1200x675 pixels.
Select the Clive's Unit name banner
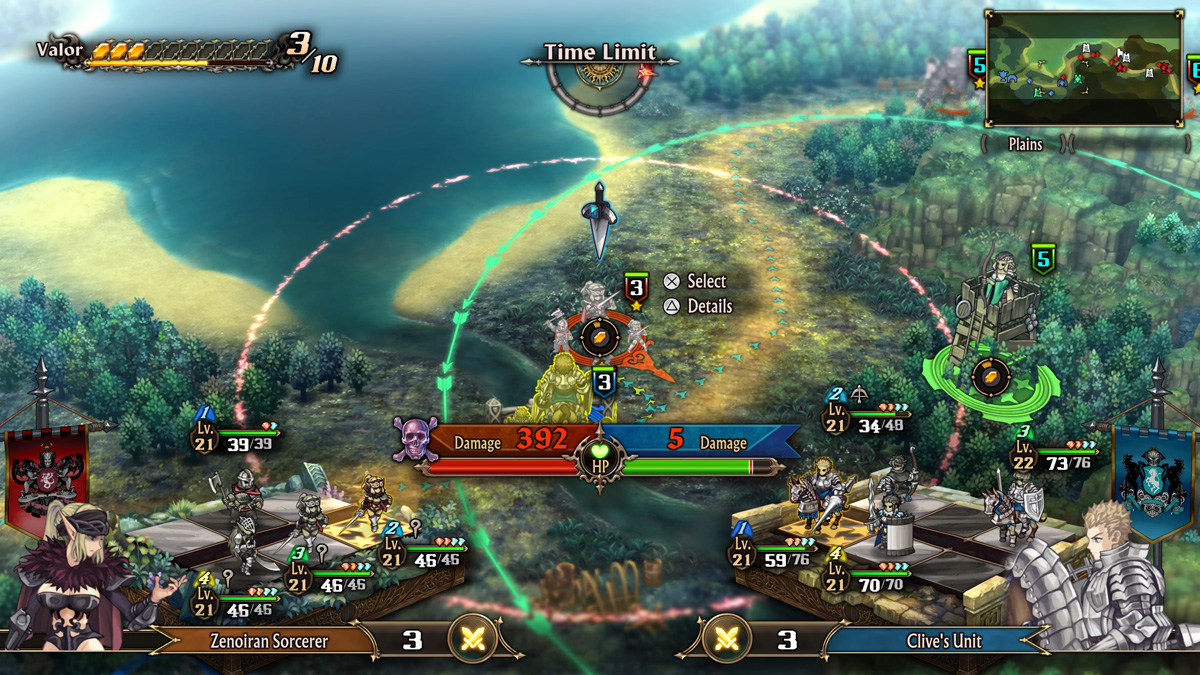point(944,641)
